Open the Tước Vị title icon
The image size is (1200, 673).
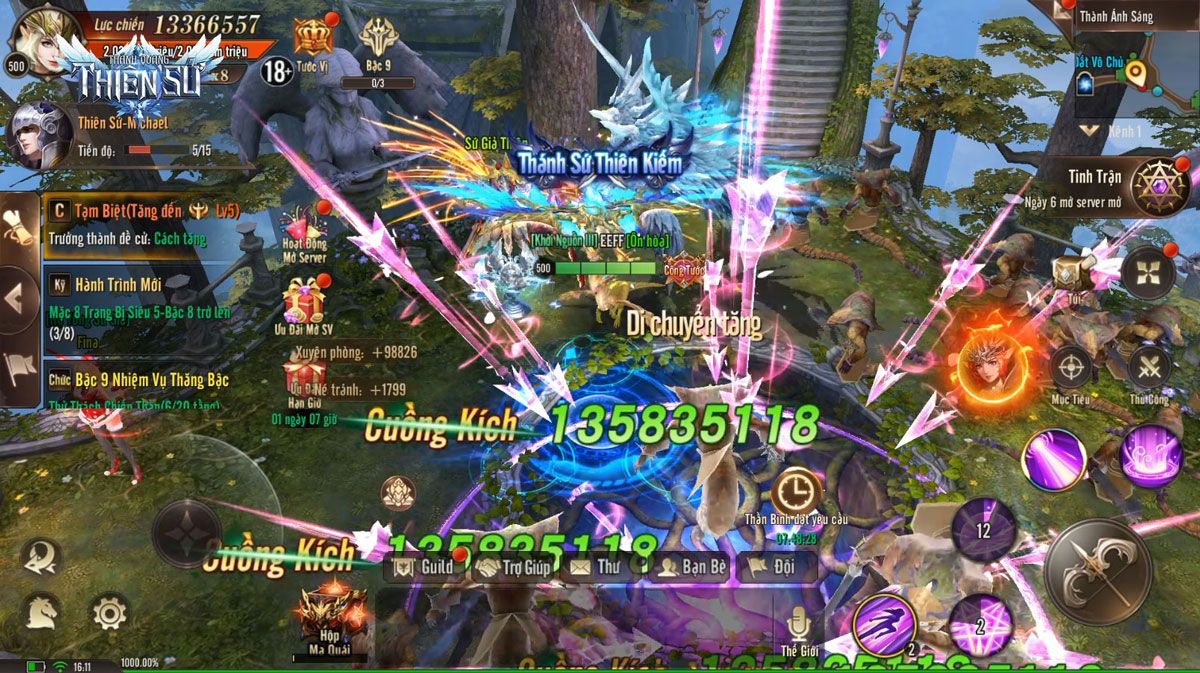tap(312, 40)
